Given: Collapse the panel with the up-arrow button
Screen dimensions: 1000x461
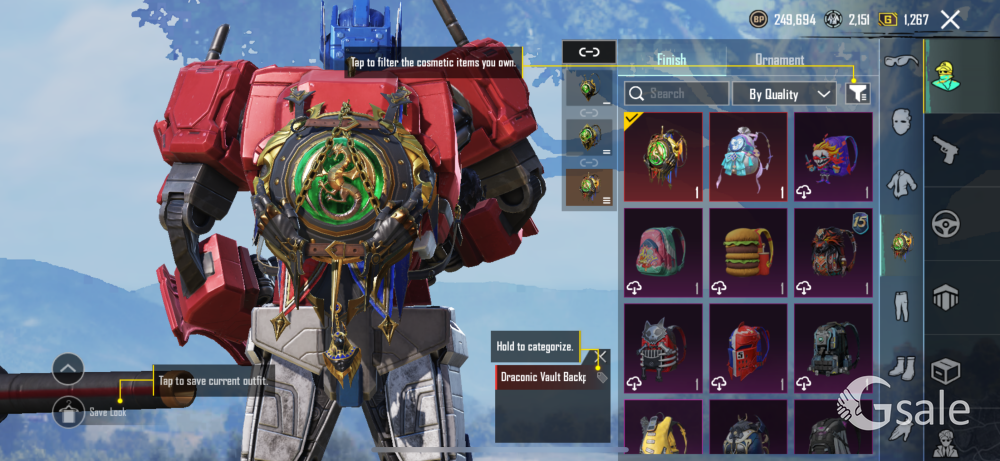Looking at the screenshot, I should pos(68,370).
